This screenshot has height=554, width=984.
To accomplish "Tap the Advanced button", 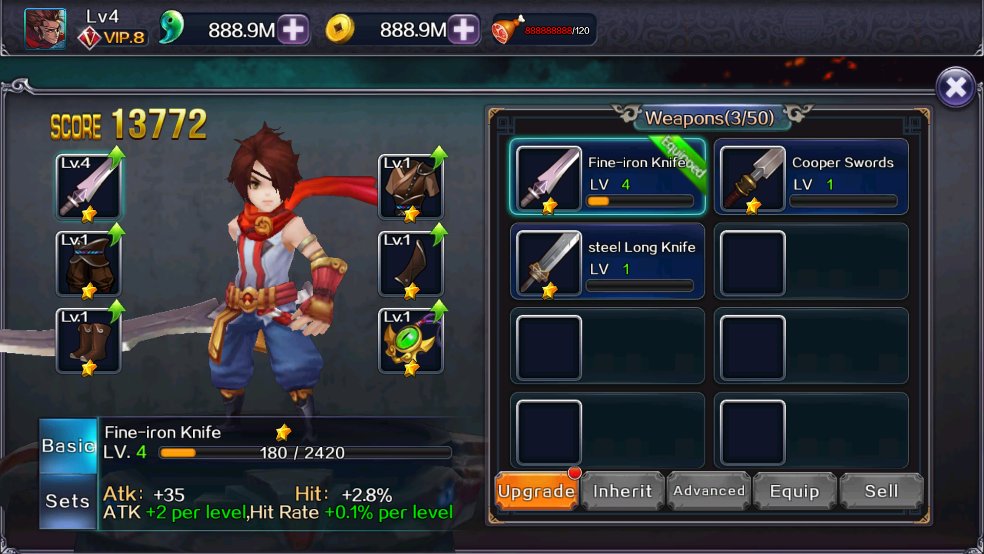I will 709,491.
